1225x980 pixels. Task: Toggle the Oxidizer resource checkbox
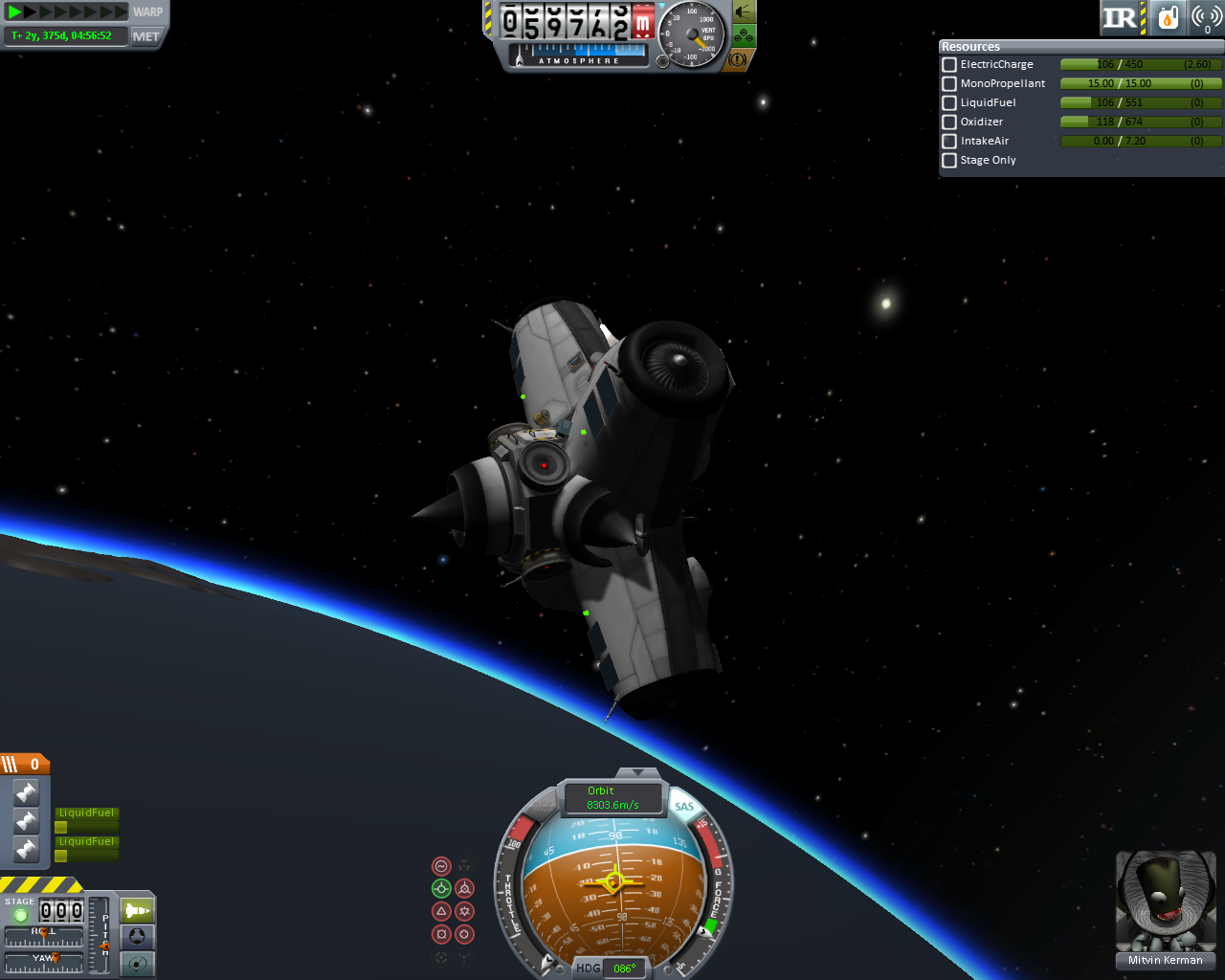(949, 122)
